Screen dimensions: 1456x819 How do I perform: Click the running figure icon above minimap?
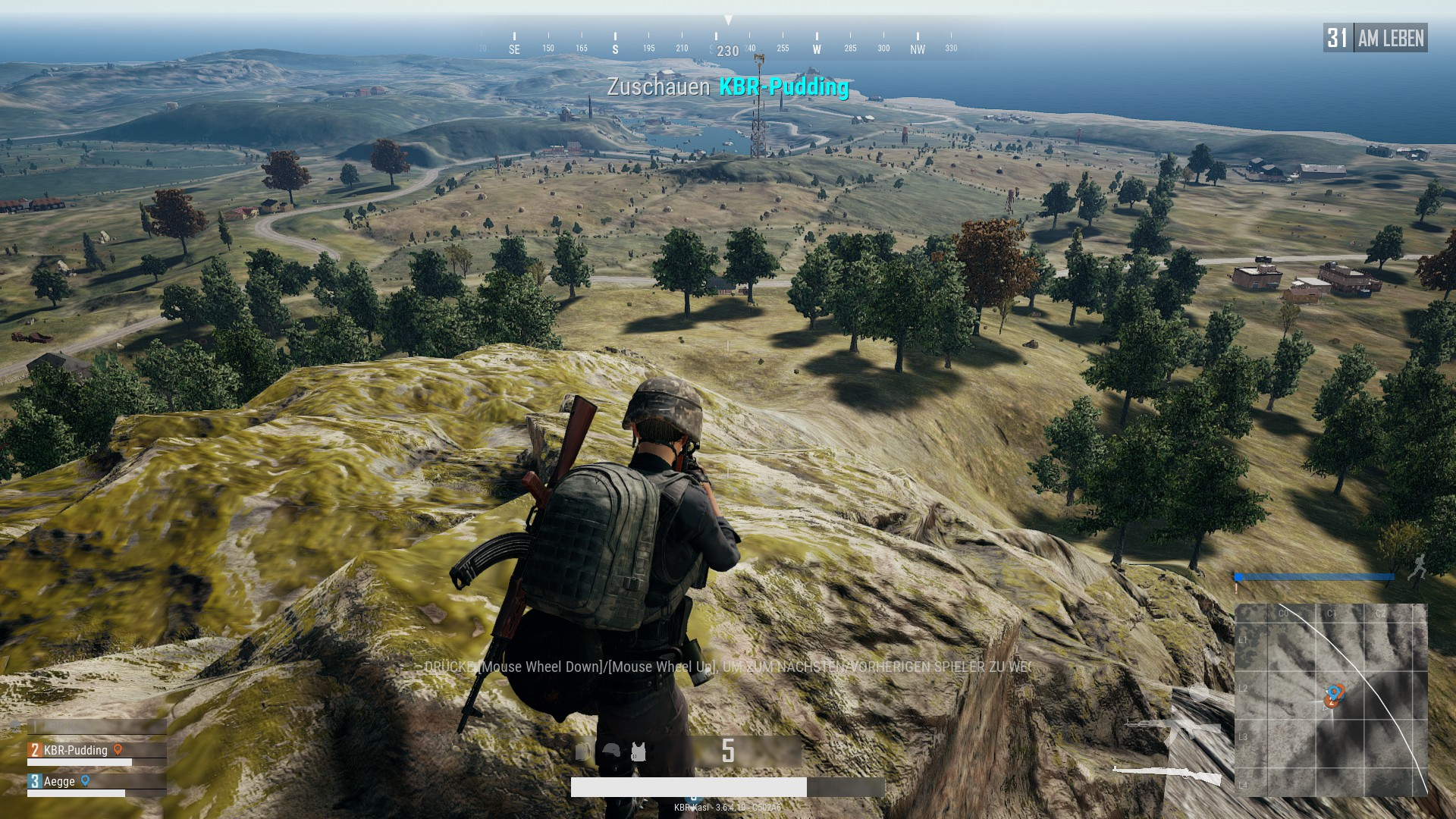point(1417,566)
